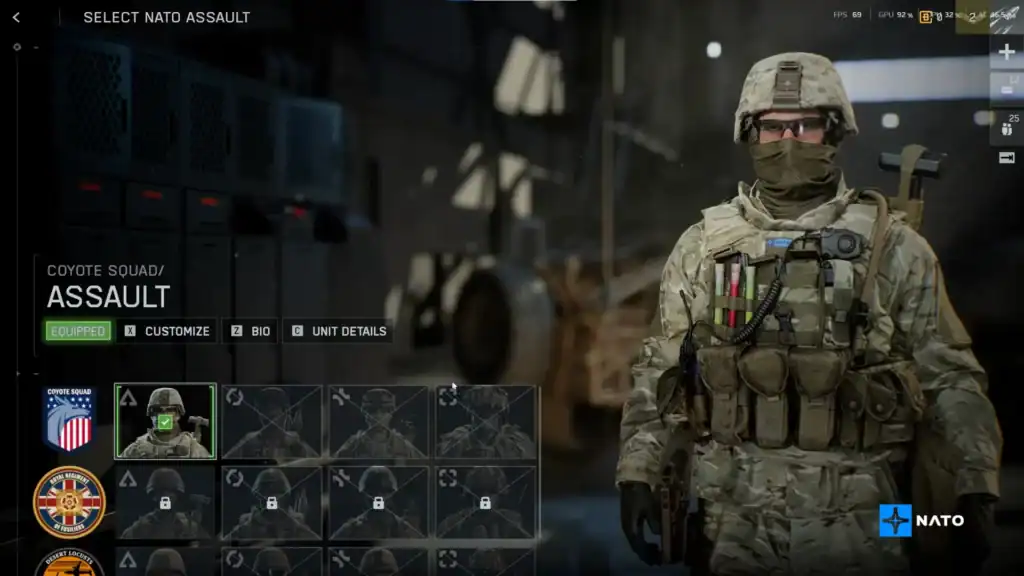Select the Desert Locusts emblem
Image resolution: width=1024 pixels, height=576 pixels.
[69, 564]
